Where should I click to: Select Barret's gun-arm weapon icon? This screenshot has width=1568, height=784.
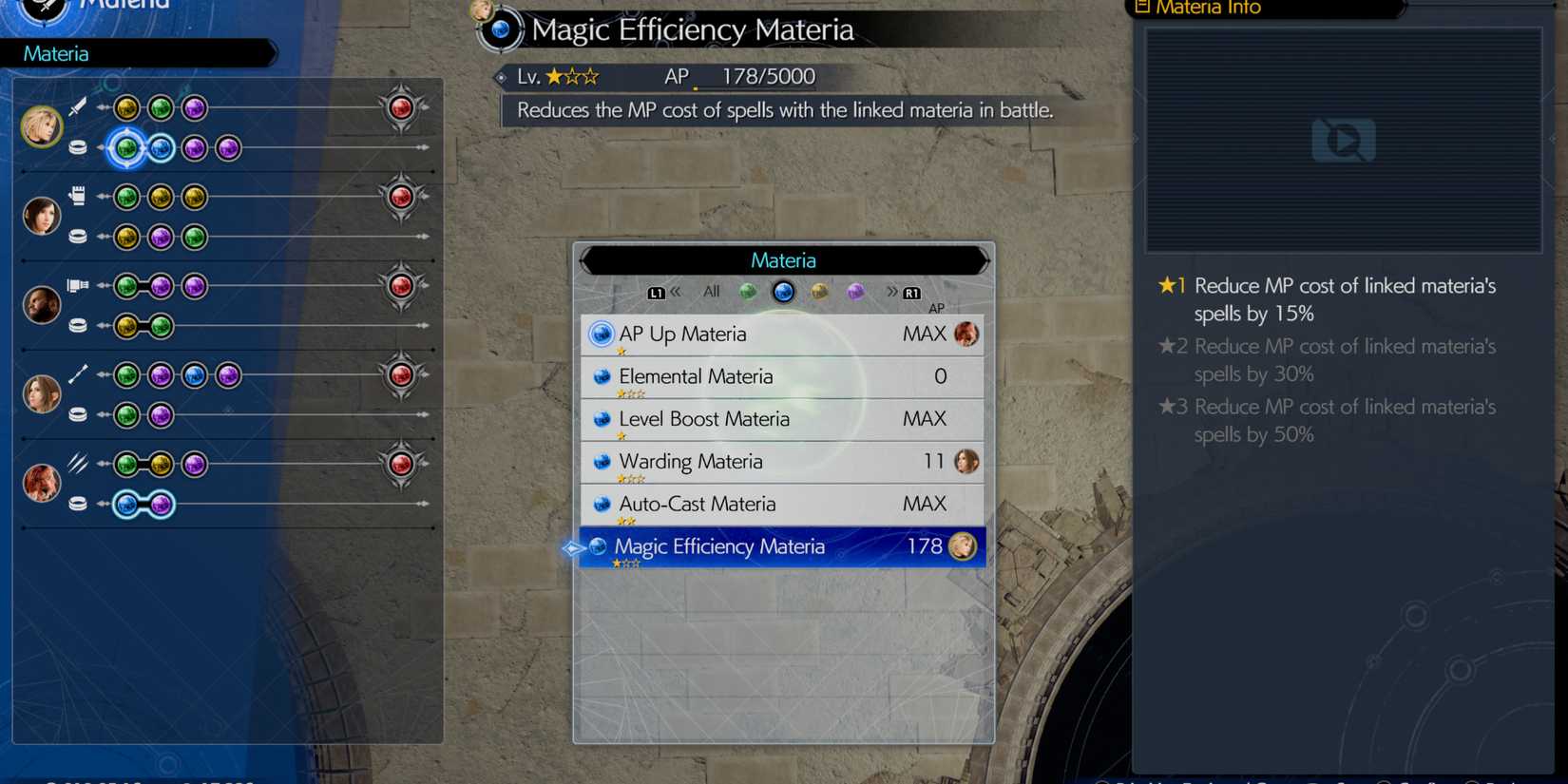pyautogui.click(x=77, y=284)
